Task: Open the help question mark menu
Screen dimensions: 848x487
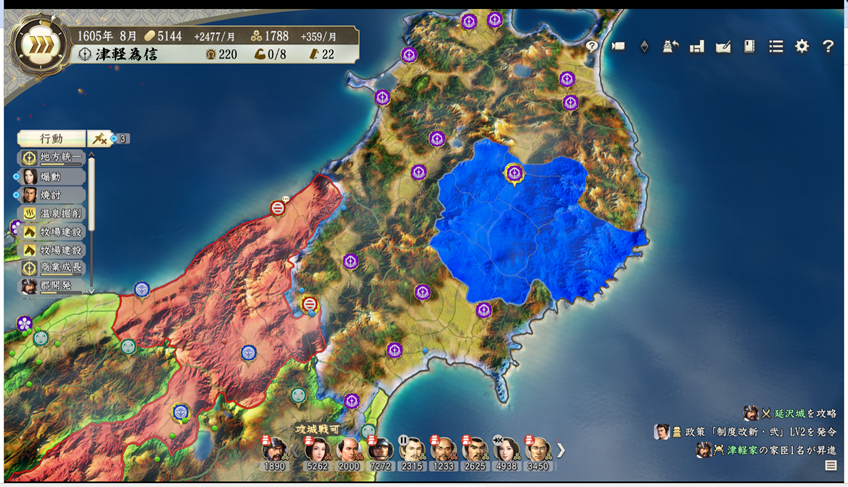Action: 828,46
